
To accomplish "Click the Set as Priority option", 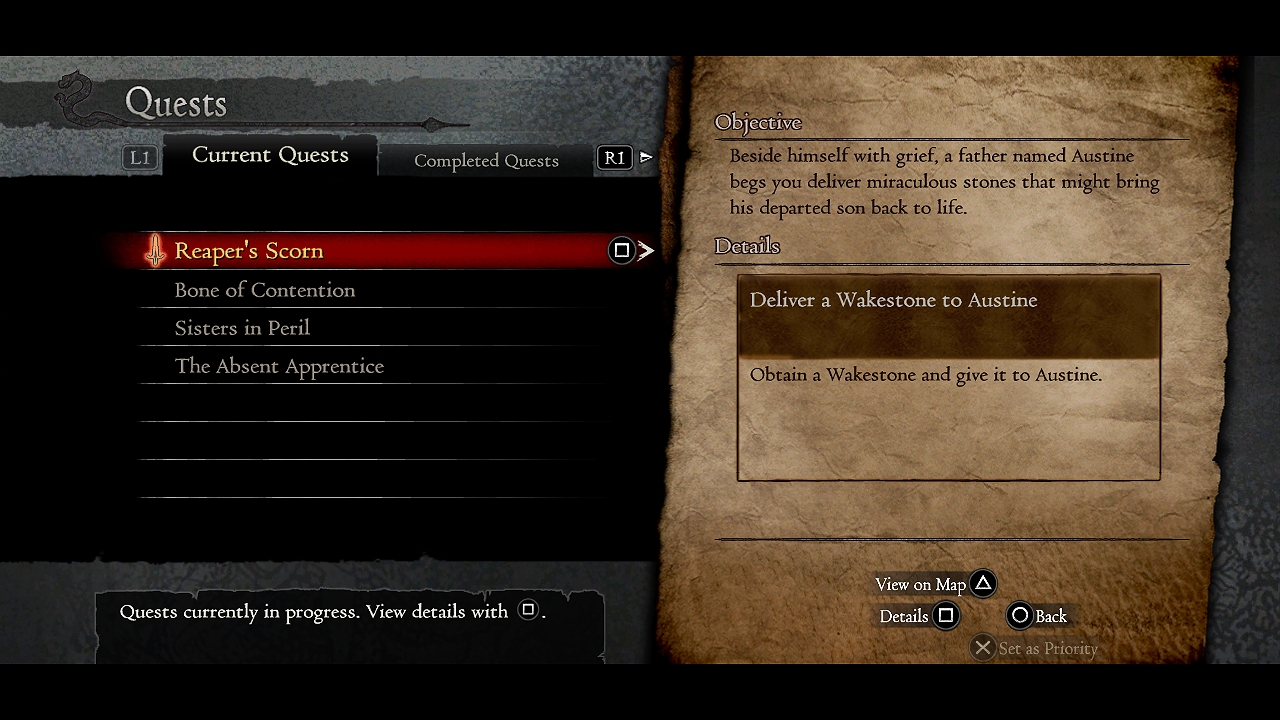I will 1035,648.
